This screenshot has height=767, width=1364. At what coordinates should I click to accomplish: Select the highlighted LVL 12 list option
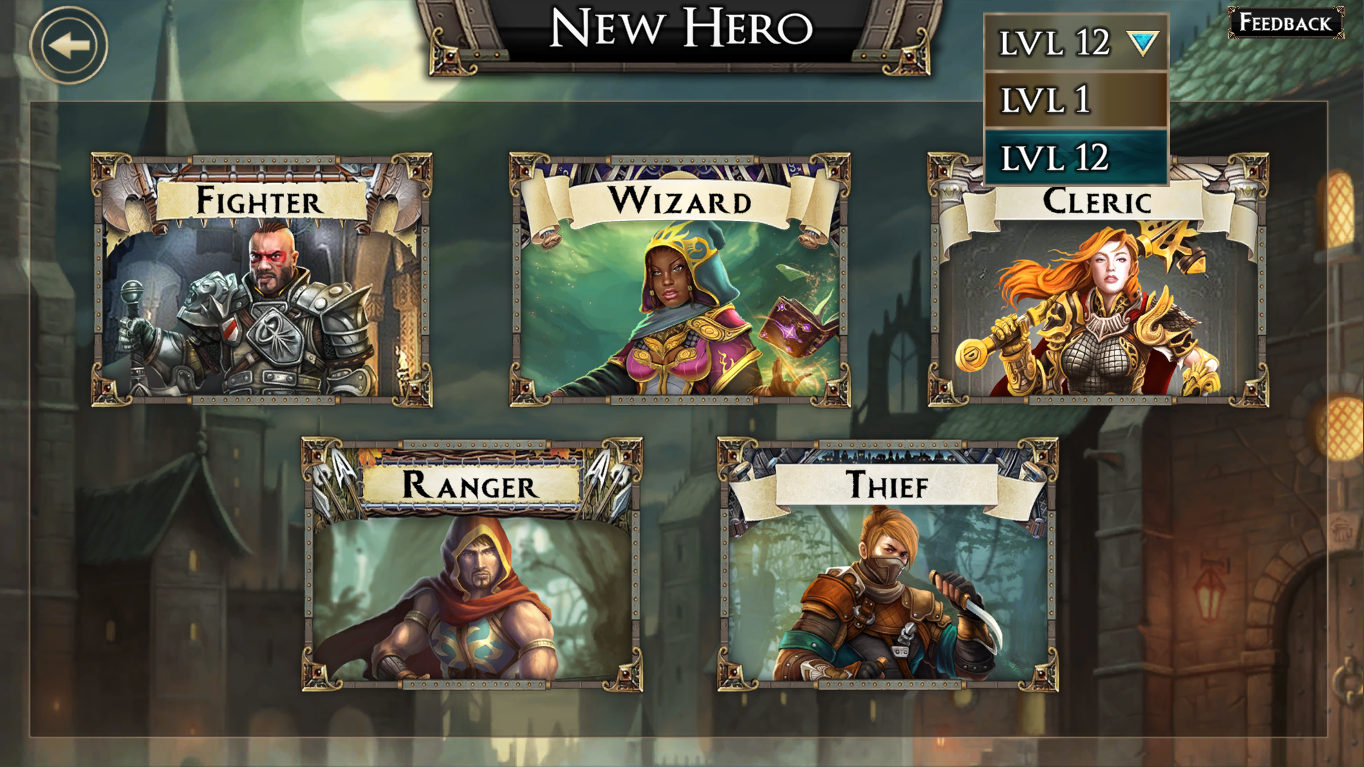[x=1076, y=157]
